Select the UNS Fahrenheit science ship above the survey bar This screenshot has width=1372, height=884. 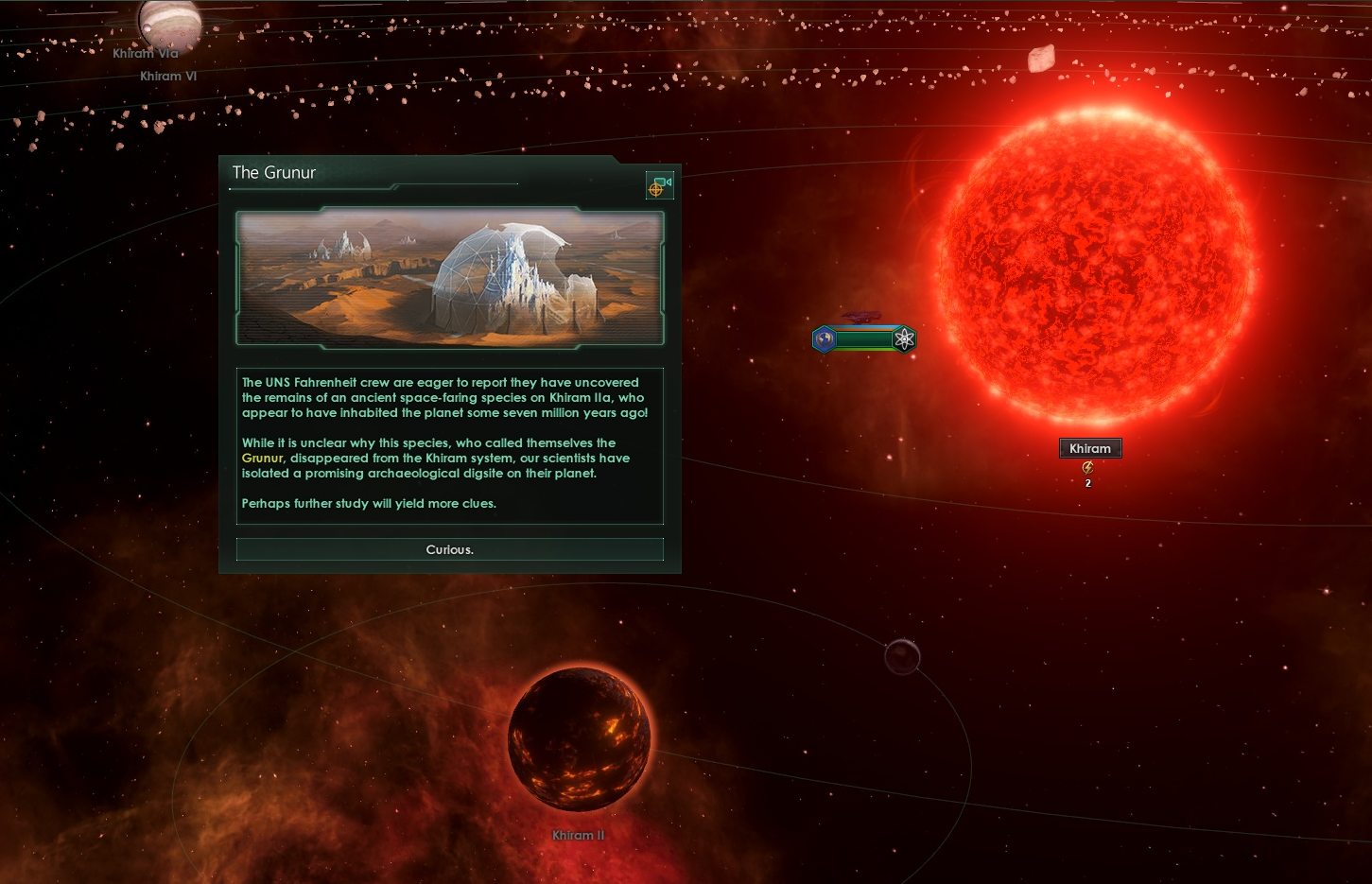[860, 317]
